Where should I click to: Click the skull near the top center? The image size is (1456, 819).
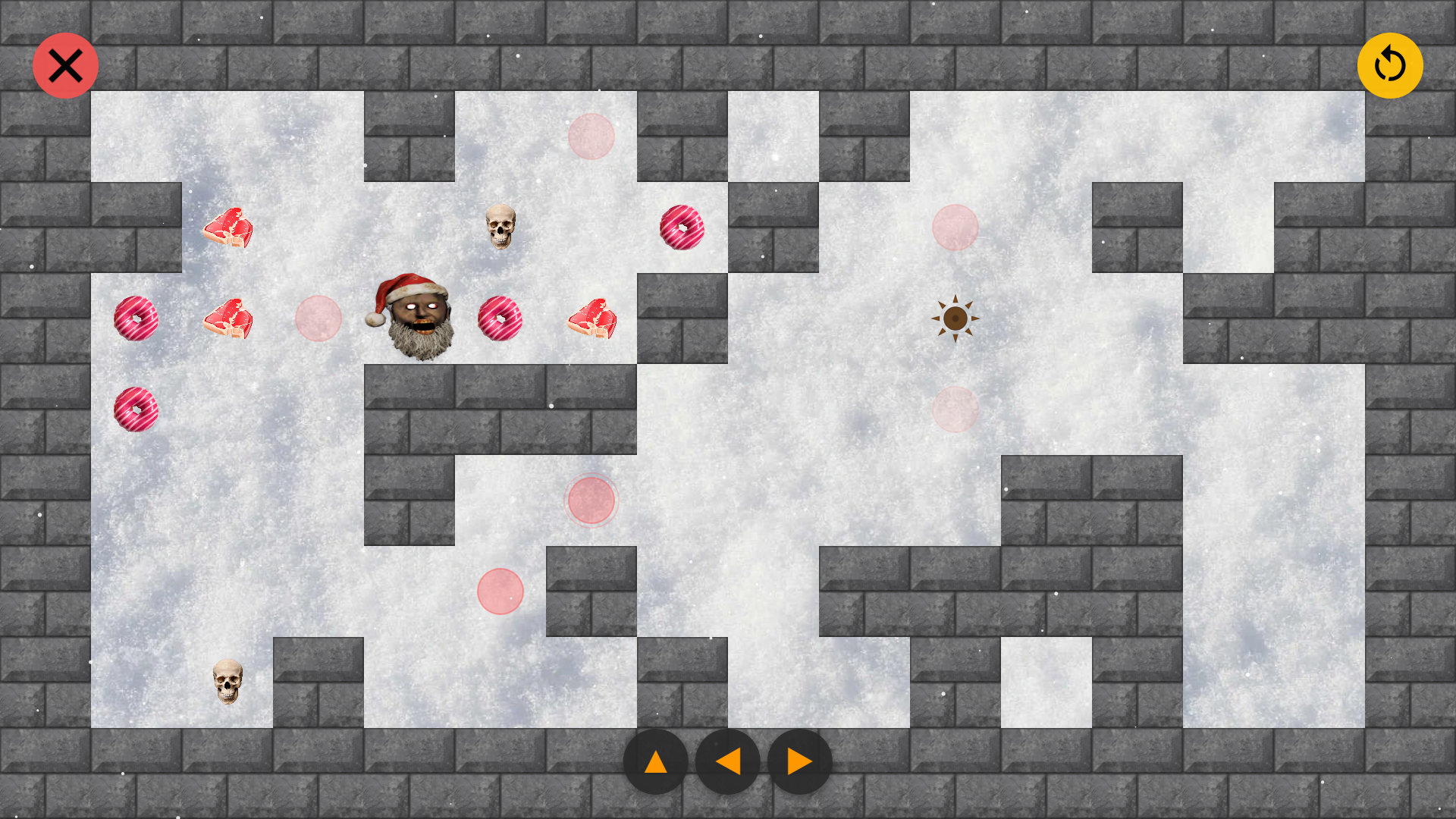502,227
